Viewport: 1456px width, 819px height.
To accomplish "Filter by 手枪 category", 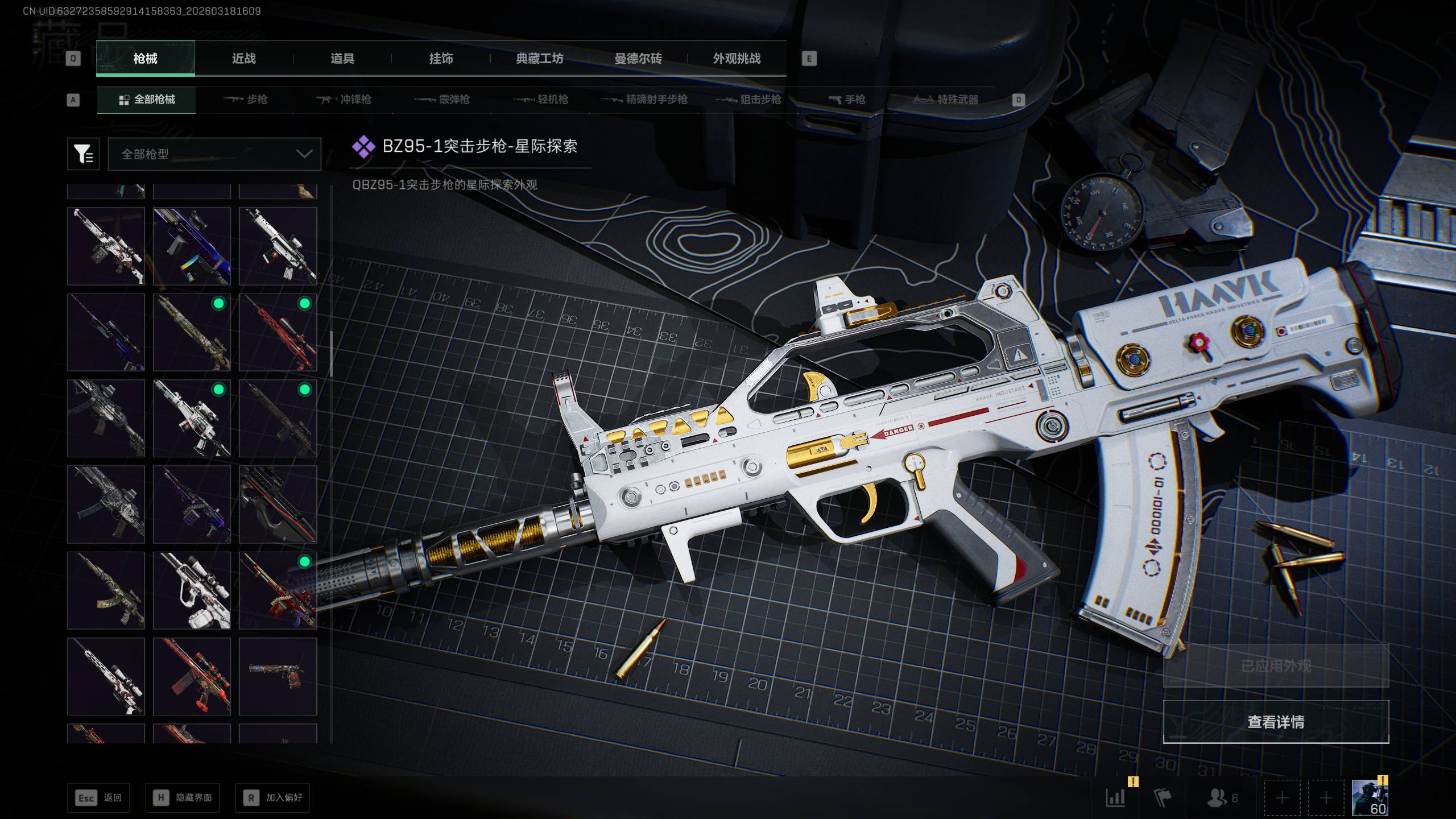I will (x=847, y=100).
